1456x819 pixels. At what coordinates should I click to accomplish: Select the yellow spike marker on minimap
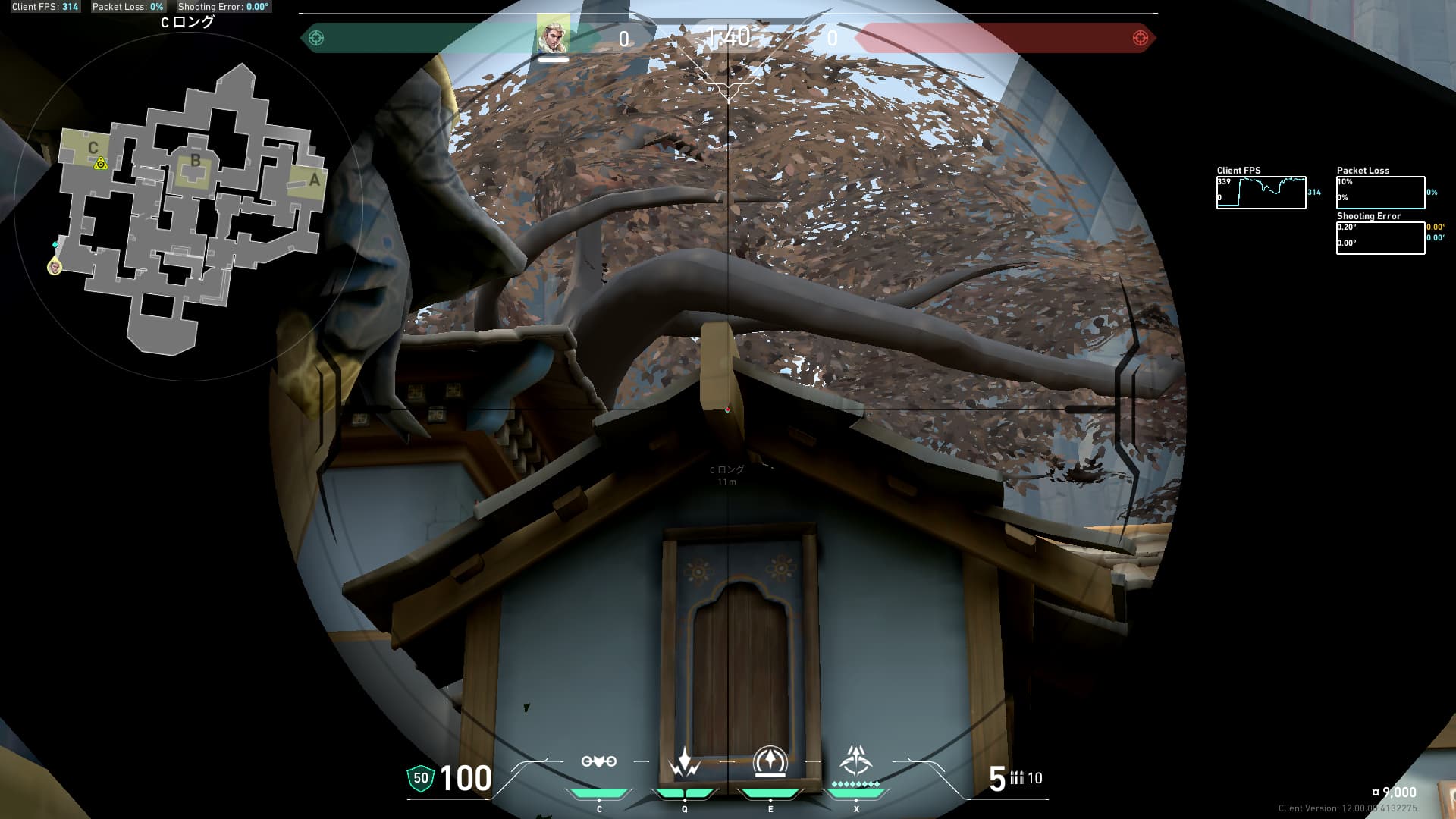(x=101, y=163)
